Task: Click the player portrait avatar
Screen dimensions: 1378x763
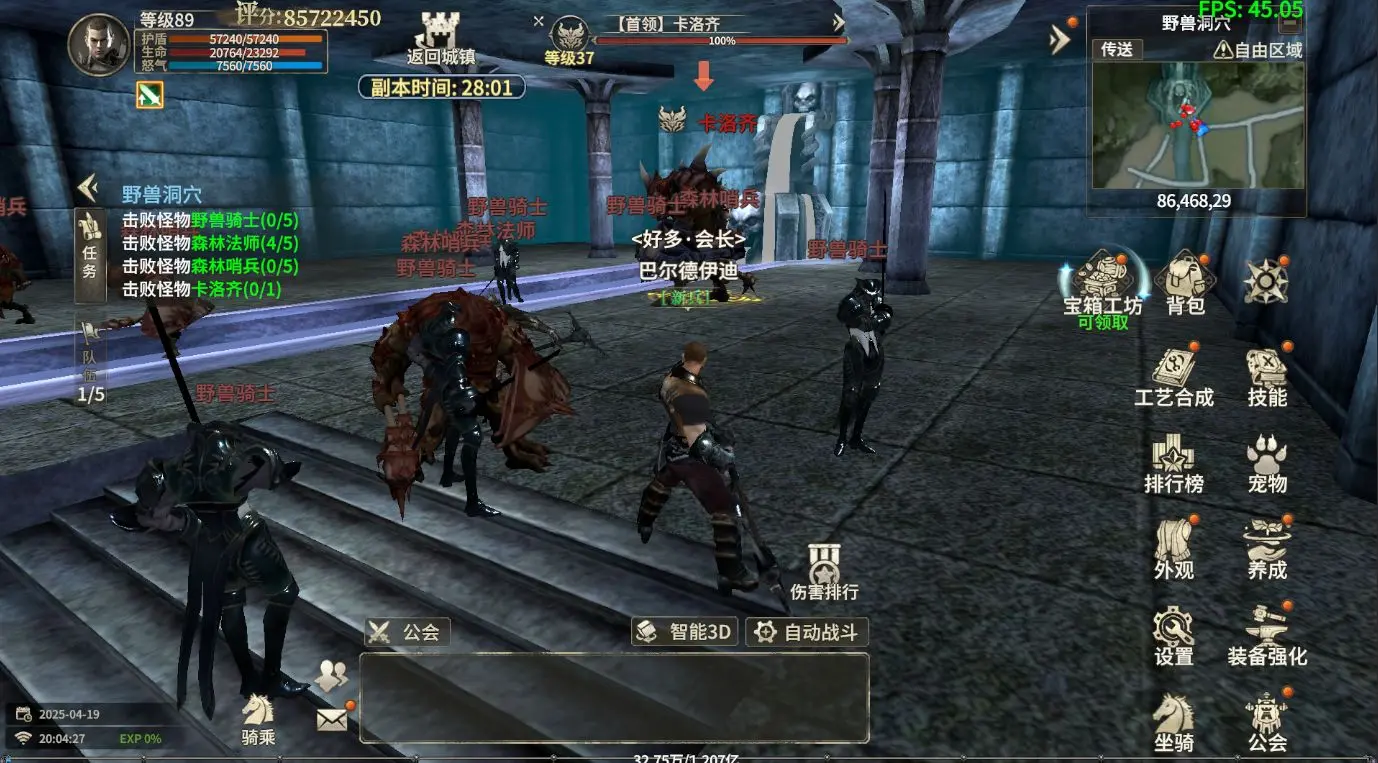Action: 99,45
